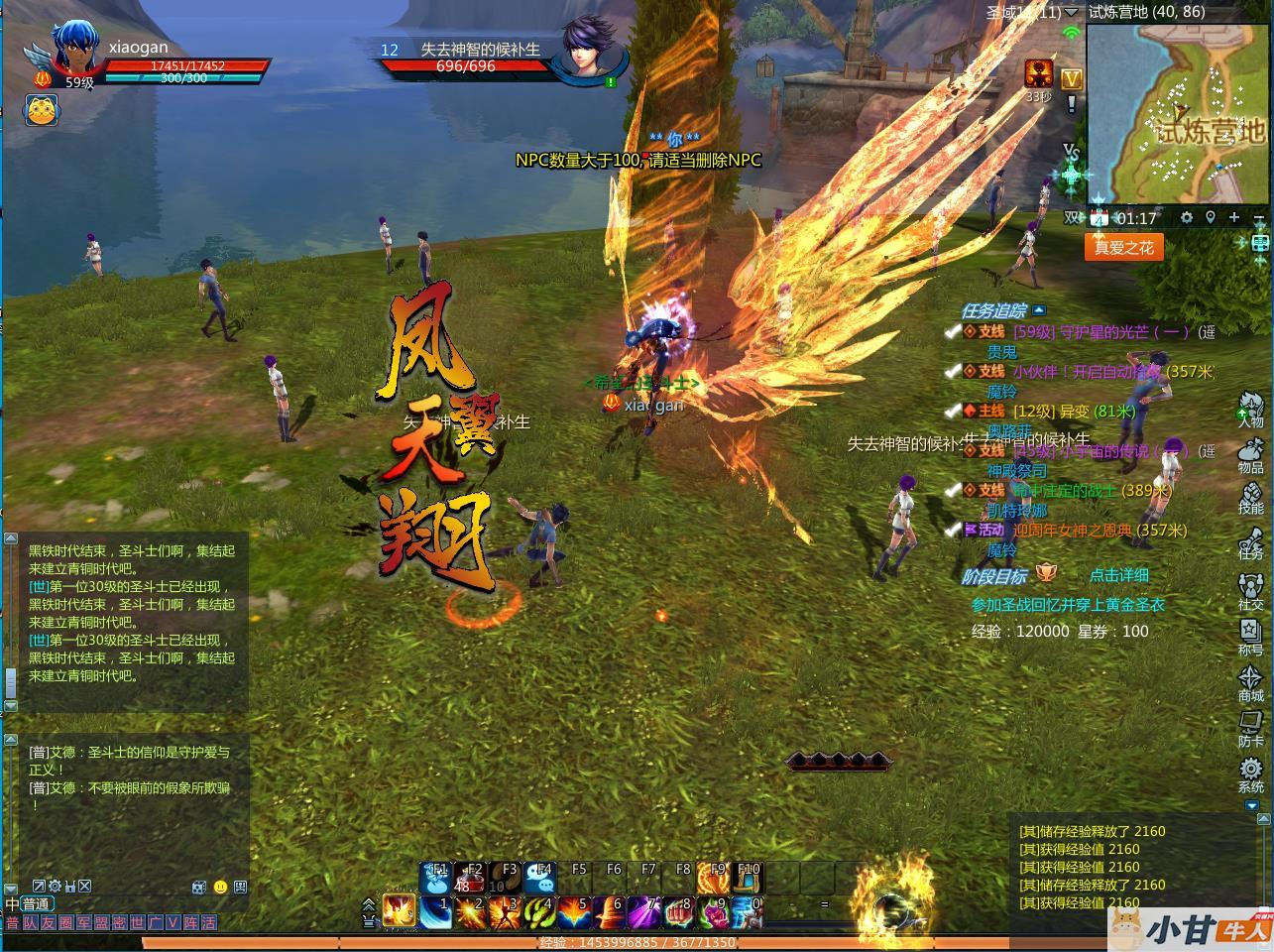Open the 人物 character menu
This screenshot has width=1274, height=952.
click(x=1250, y=410)
